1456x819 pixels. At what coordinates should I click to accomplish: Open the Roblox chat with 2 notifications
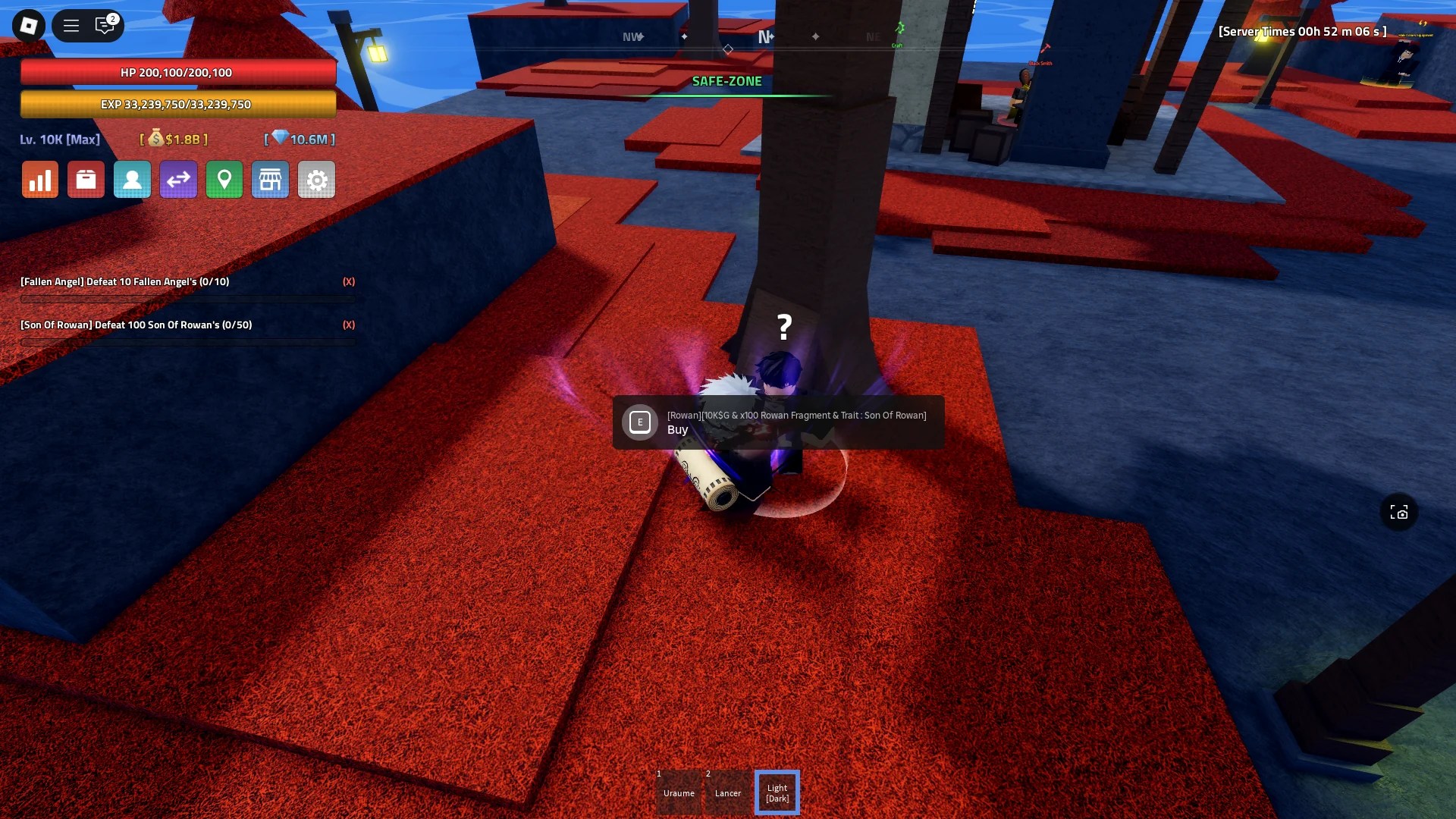pyautogui.click(x=106, y=25)
